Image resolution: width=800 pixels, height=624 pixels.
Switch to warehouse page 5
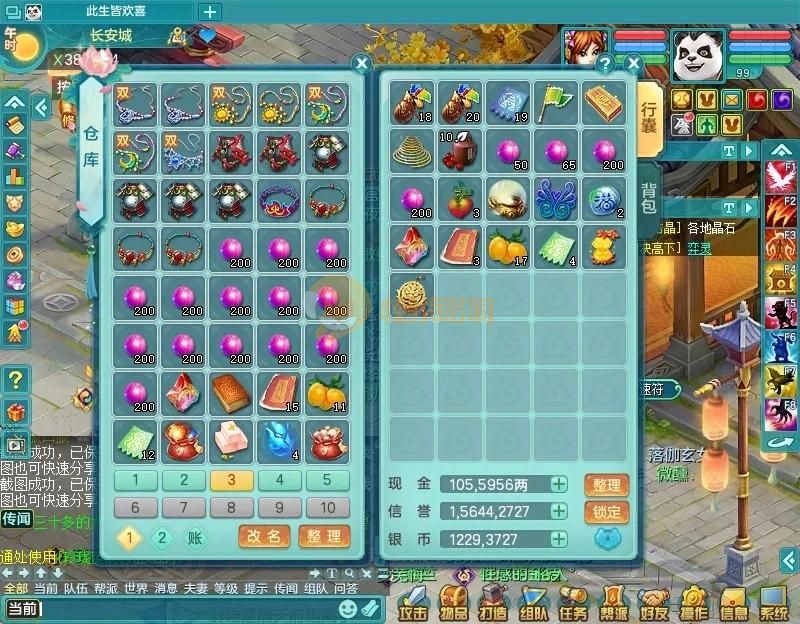pyautogui.click(x=327, y=480)
